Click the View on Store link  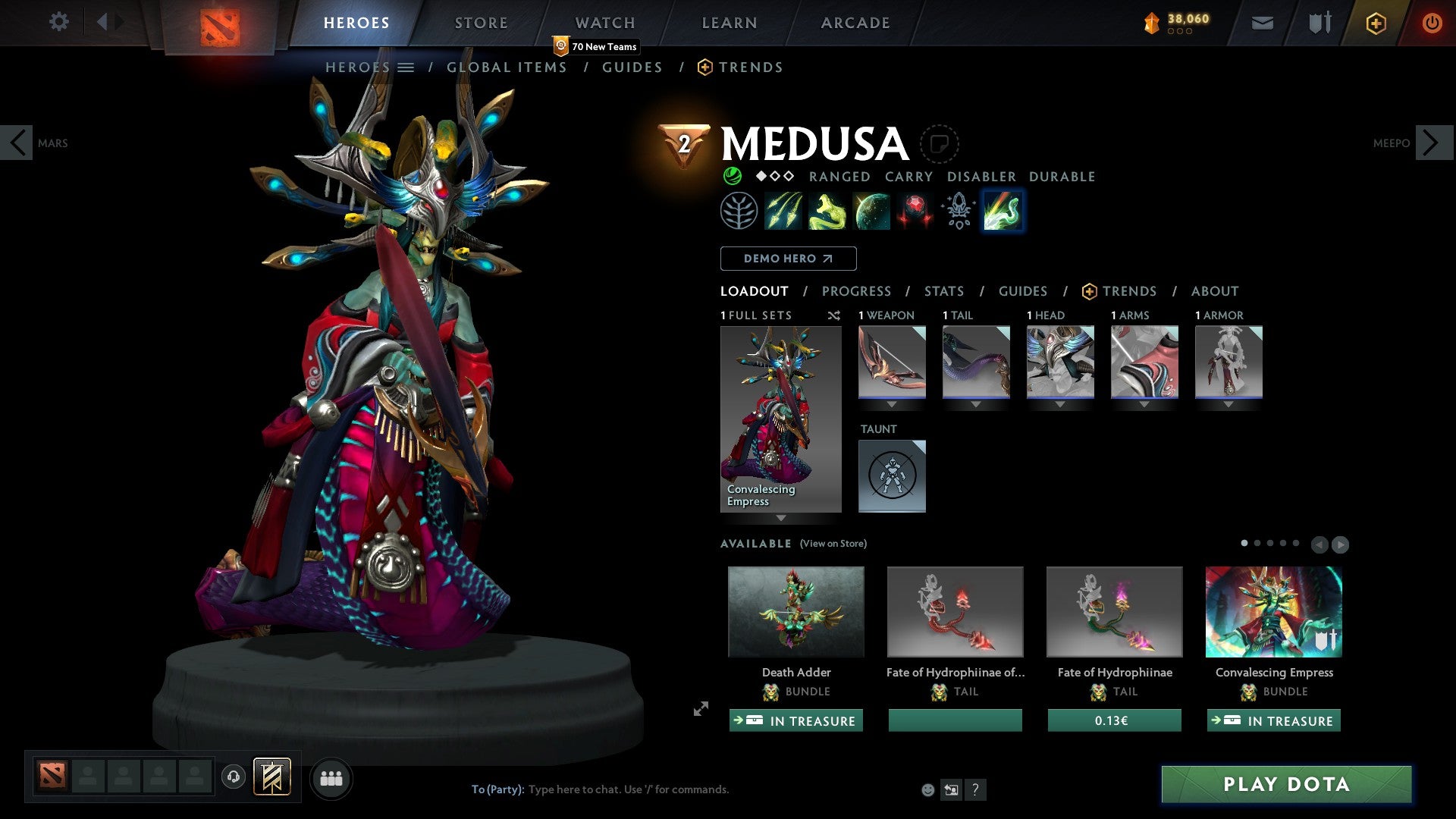832,544
